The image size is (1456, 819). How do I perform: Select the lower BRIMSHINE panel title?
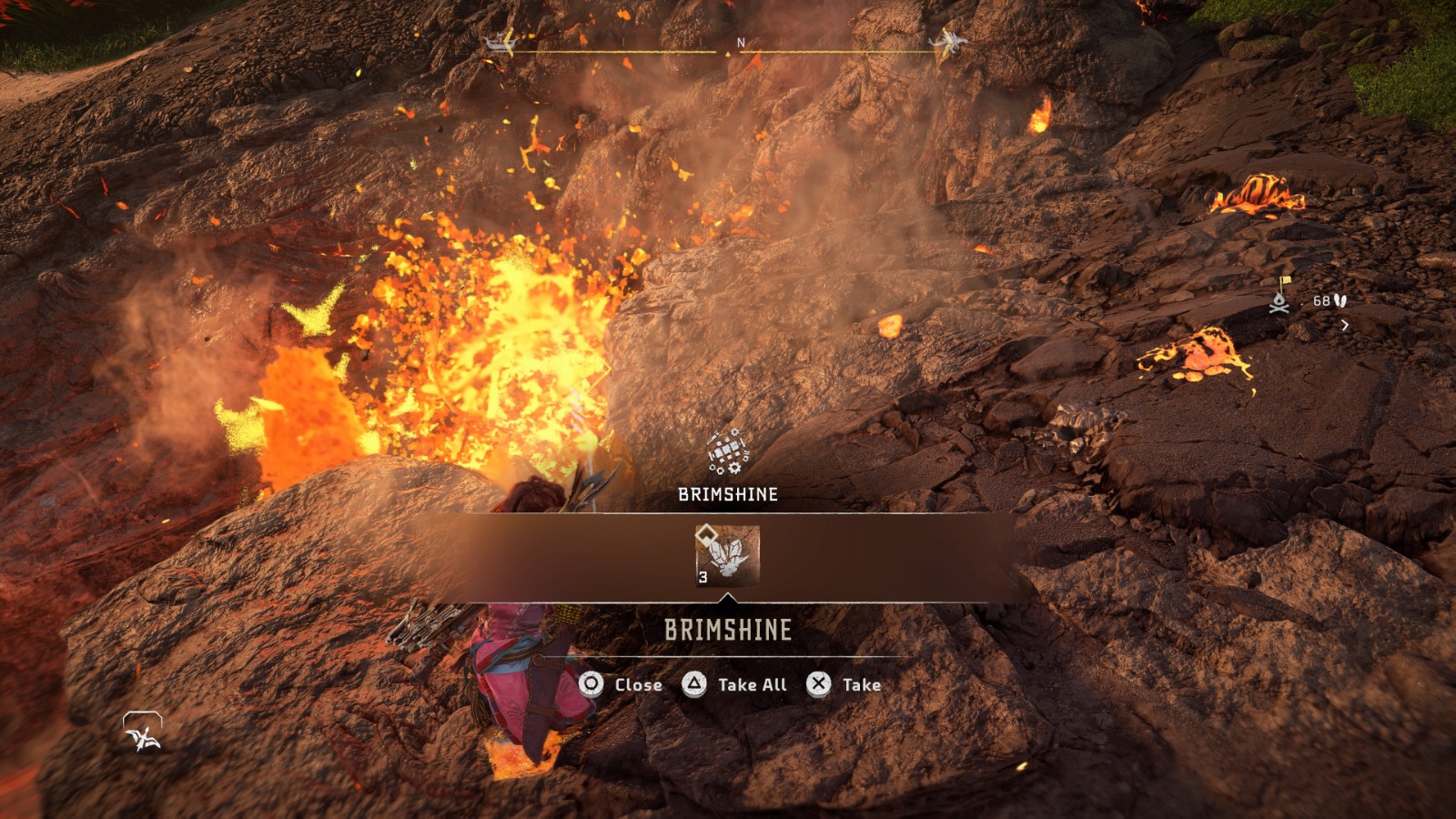726,628
